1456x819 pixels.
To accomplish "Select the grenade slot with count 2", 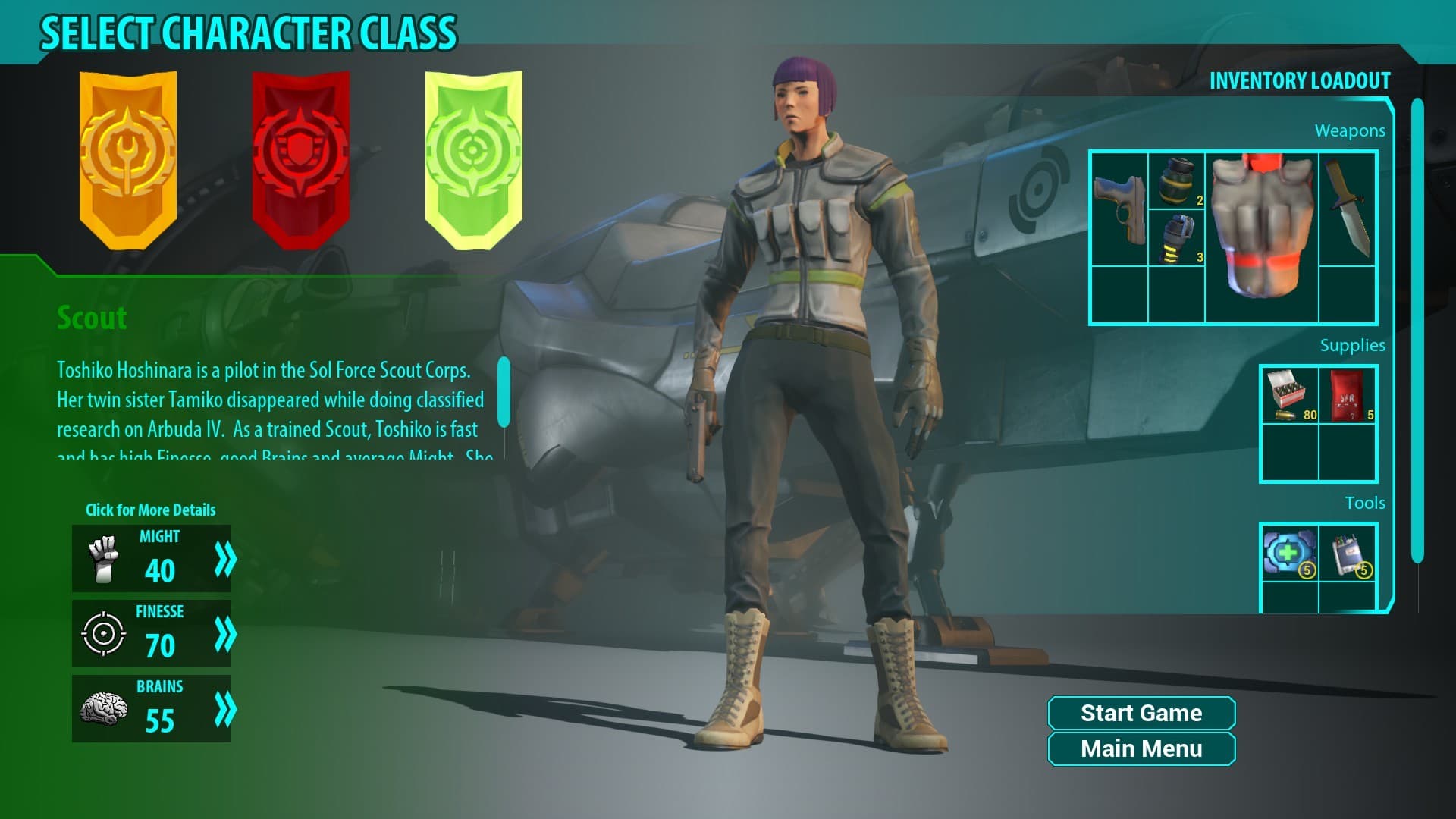I will pos(1176,181).
